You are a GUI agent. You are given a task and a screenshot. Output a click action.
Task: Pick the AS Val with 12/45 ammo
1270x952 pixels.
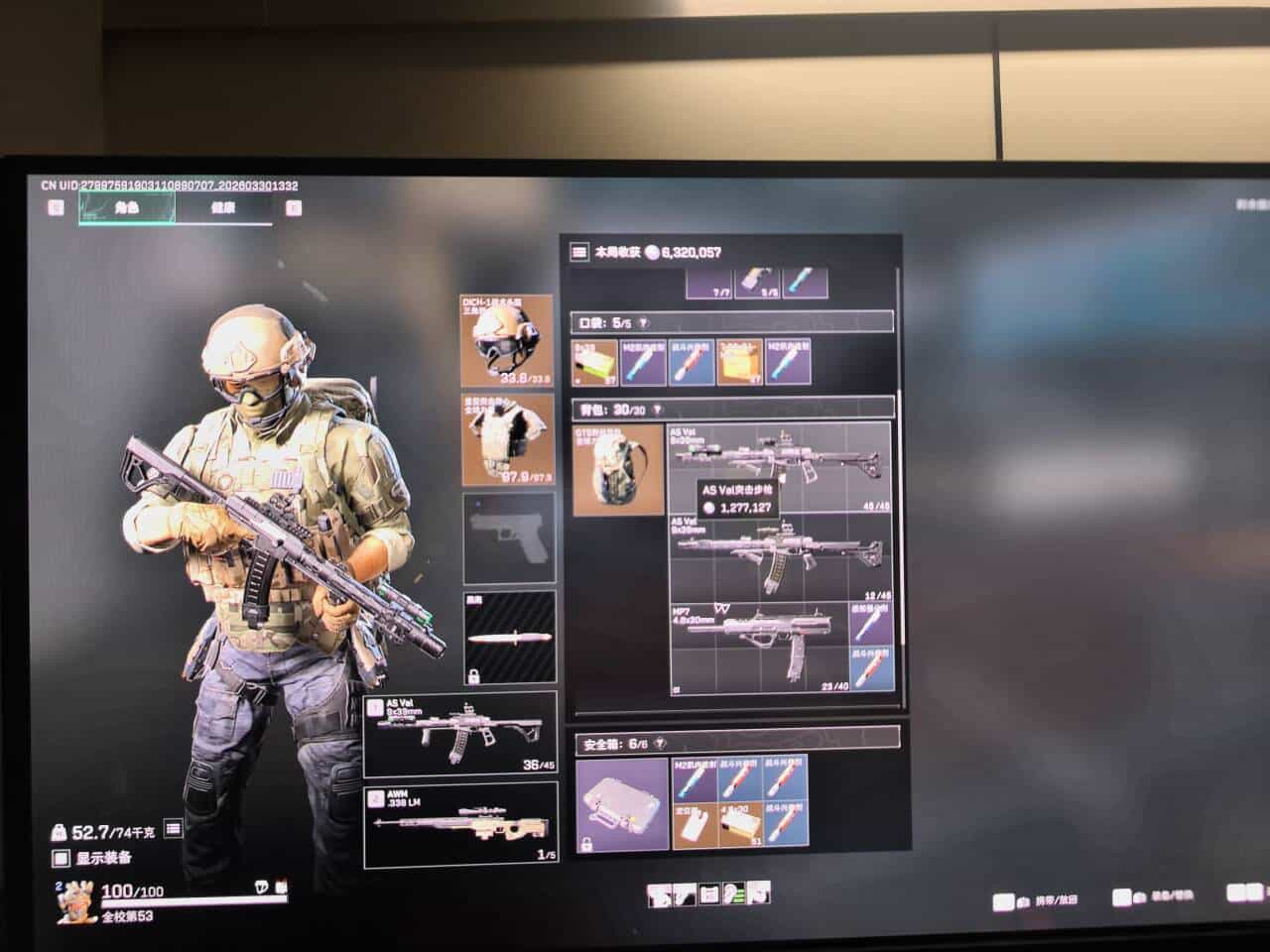click(779, 557)
